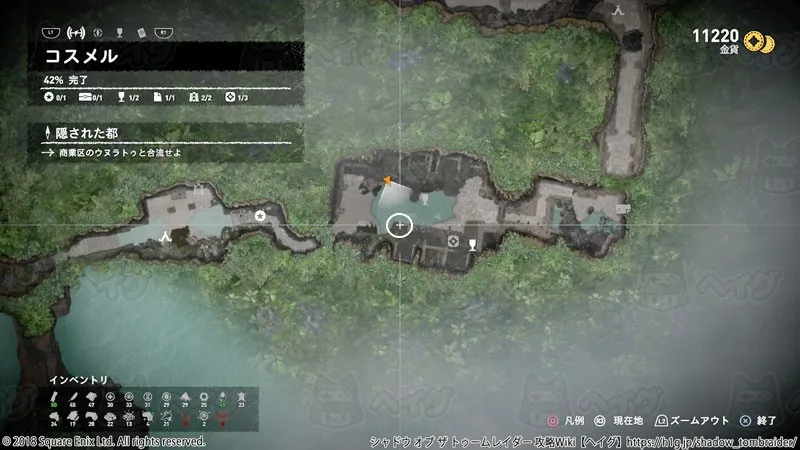
Task: Jump to current location via 現在地
Action: point(621,422)
